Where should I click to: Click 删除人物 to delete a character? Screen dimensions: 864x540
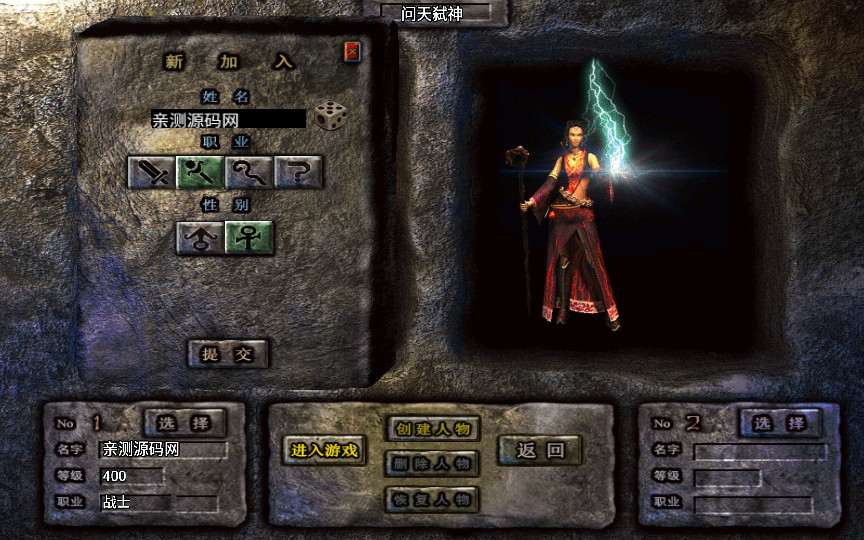point(432,463)
